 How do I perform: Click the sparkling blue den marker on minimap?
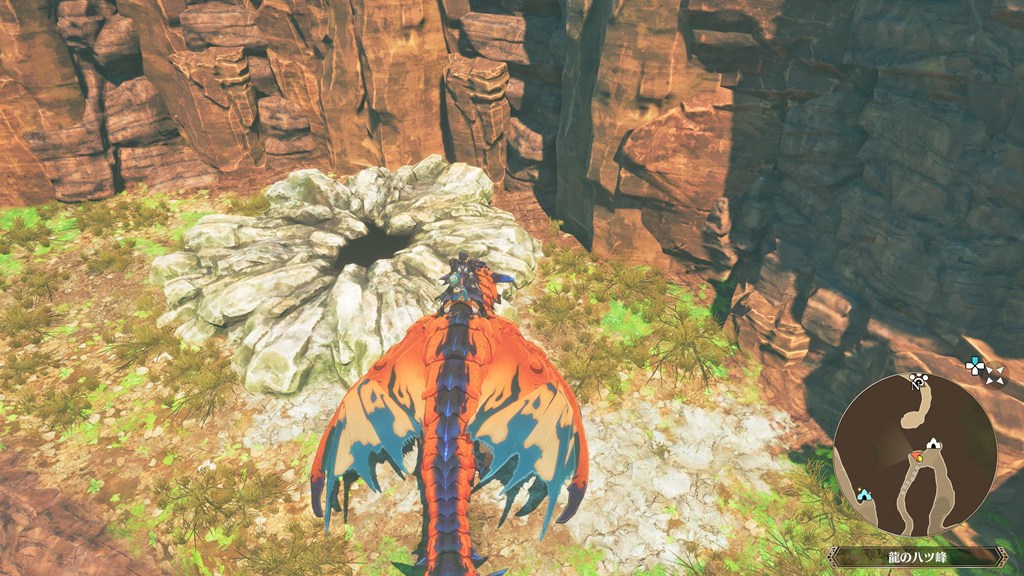863,494
